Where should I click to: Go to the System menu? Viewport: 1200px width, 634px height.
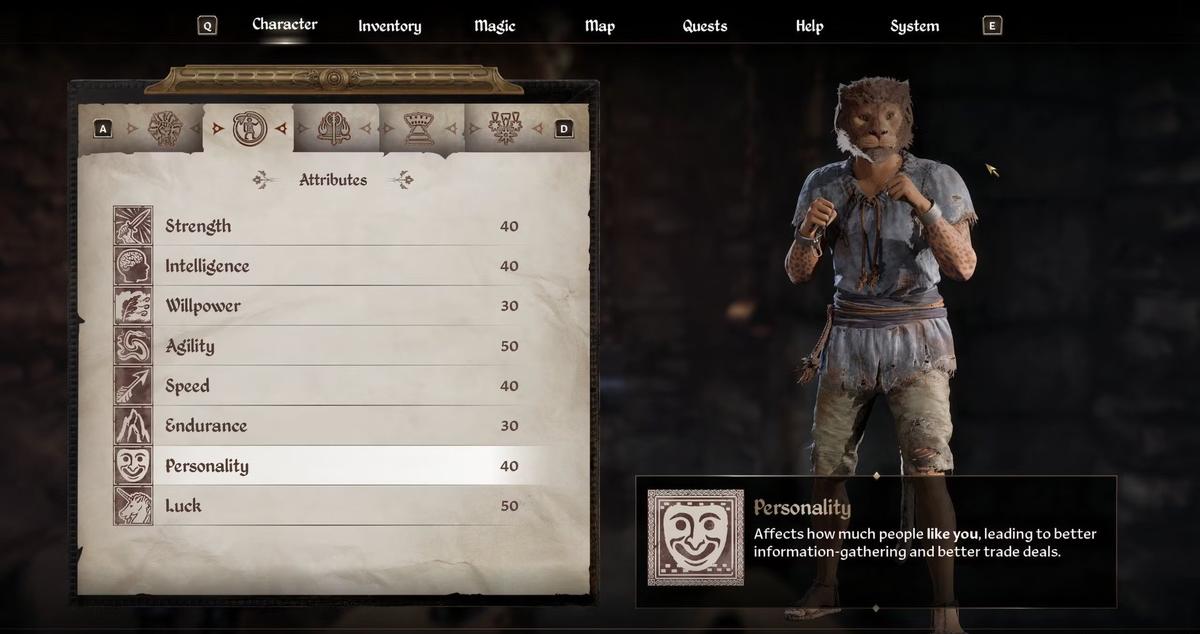tap(914, 26)
